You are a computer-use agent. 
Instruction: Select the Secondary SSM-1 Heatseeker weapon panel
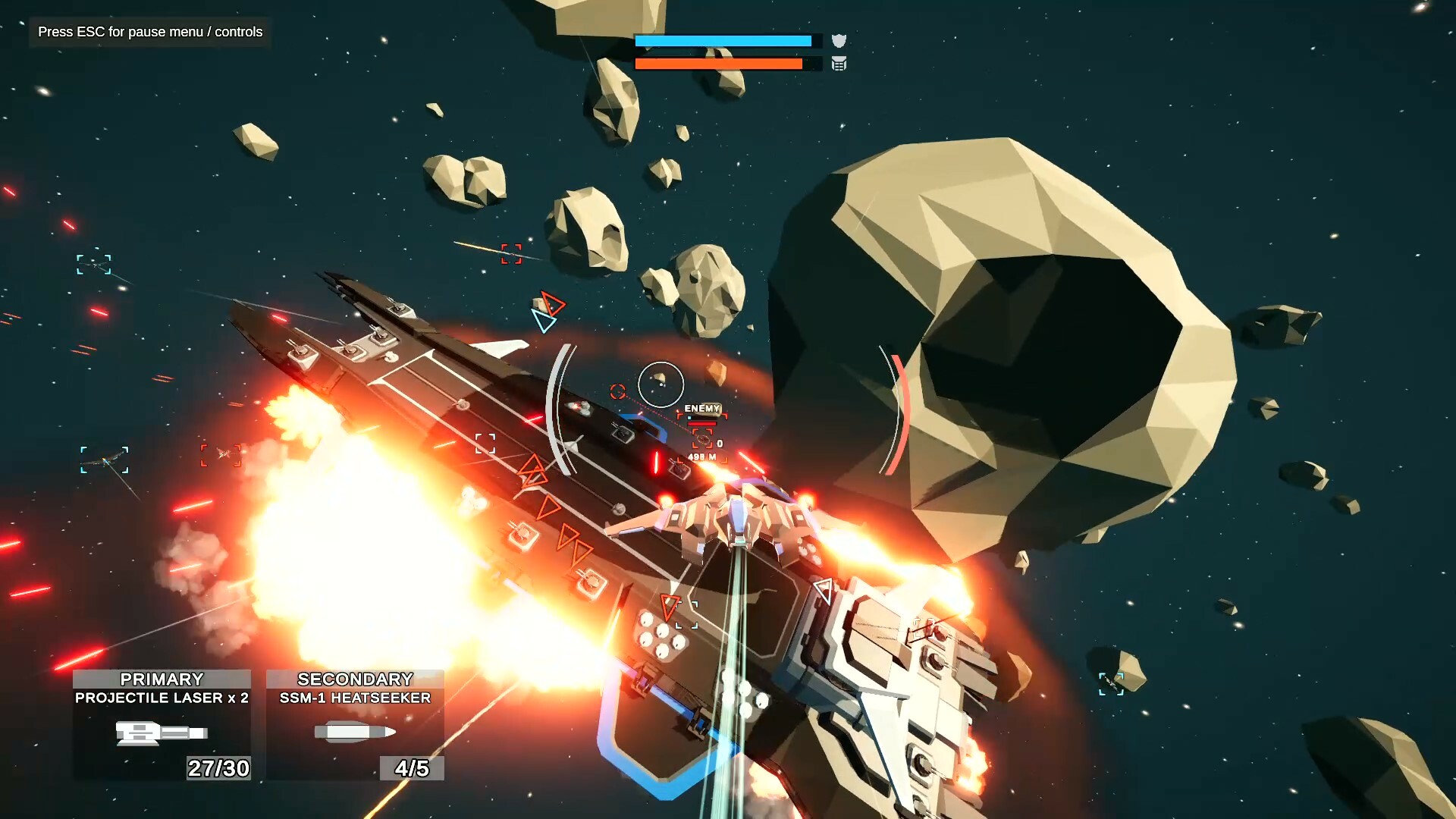pos(355,724)
